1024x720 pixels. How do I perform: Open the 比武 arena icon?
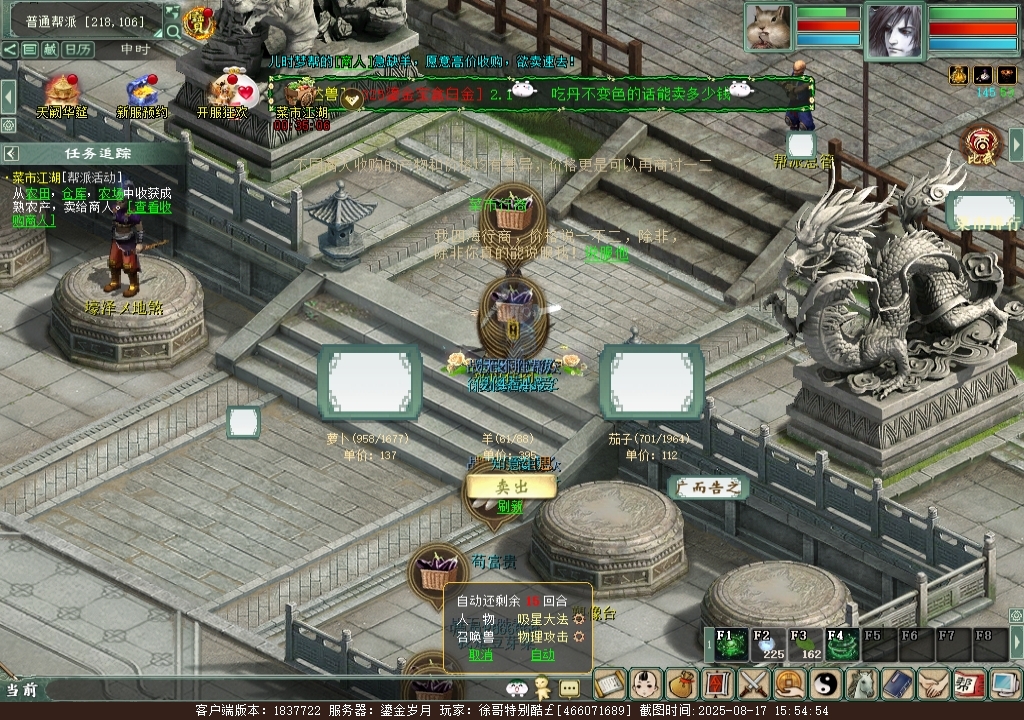tap(981, 145)
